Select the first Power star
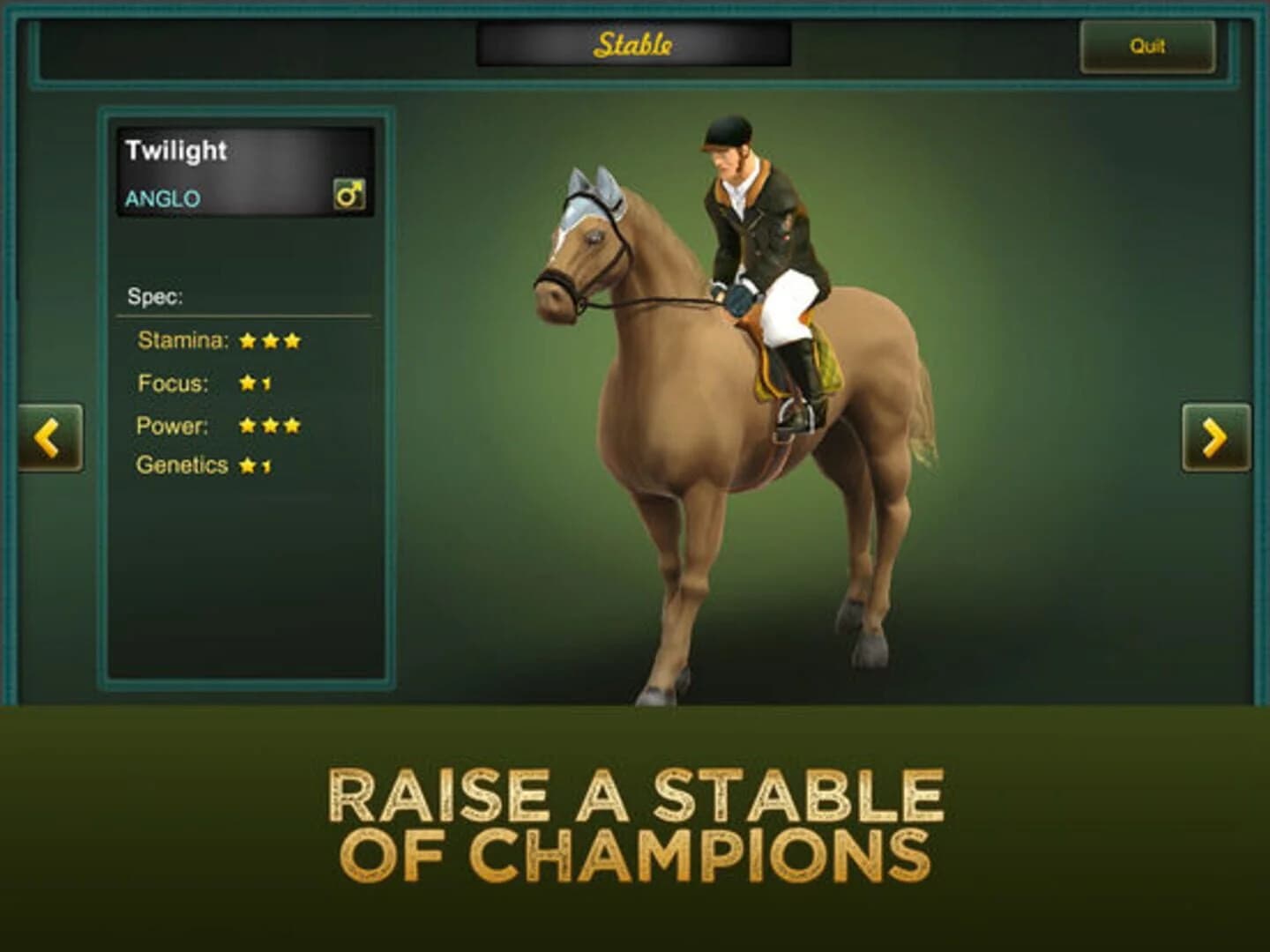 (x=246, y=426)
